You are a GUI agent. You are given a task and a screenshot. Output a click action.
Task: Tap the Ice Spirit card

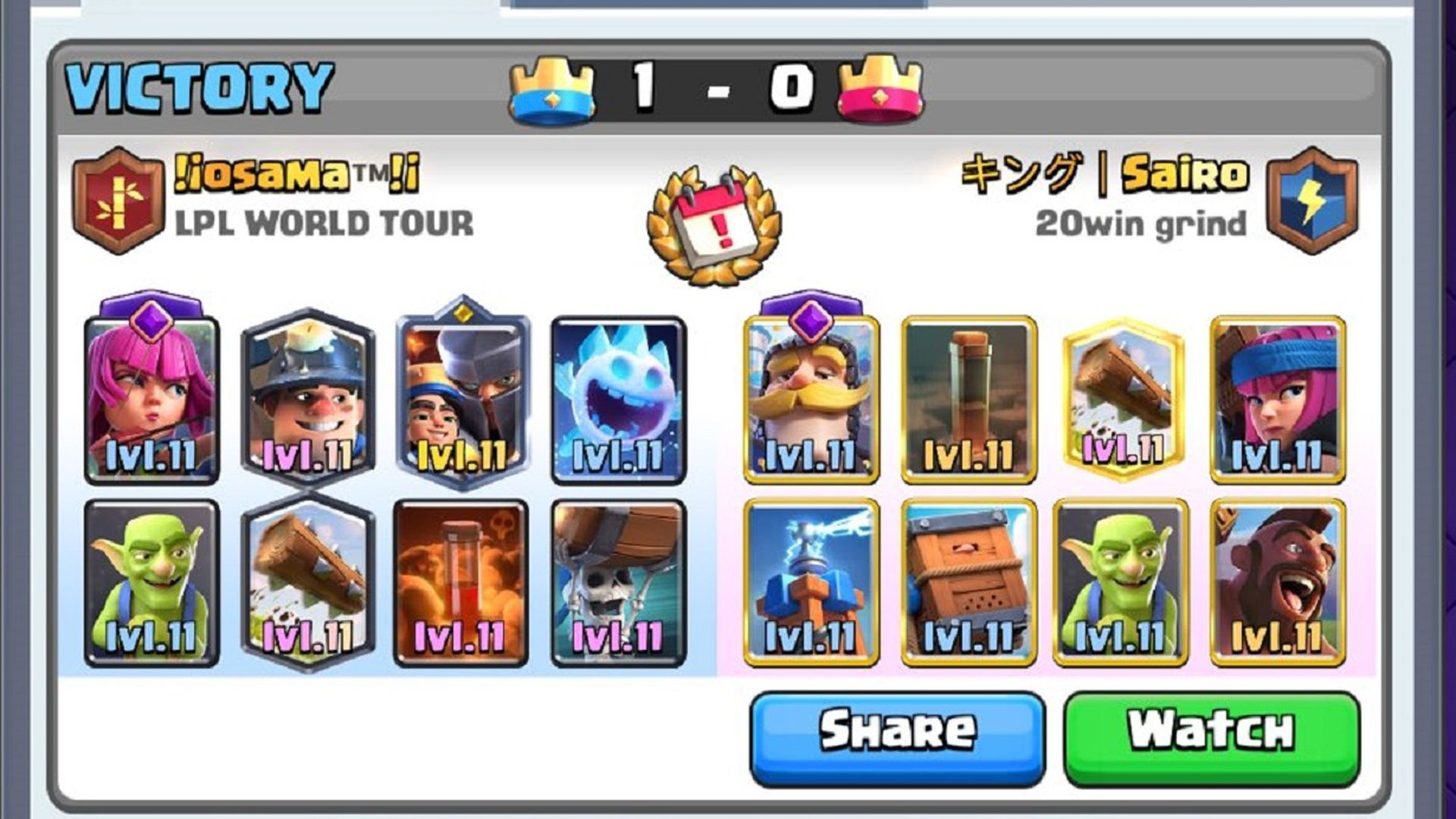click(x=618, y=398)
